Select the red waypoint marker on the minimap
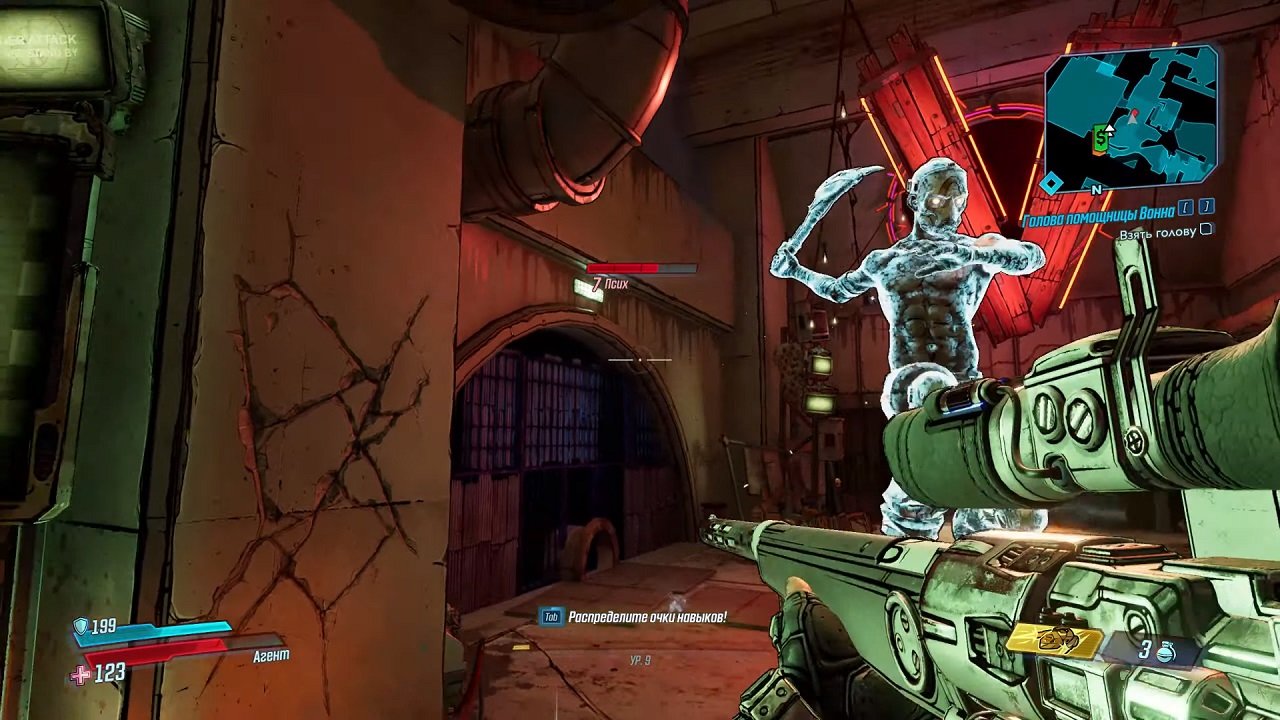 click(x=1135, y=113)
